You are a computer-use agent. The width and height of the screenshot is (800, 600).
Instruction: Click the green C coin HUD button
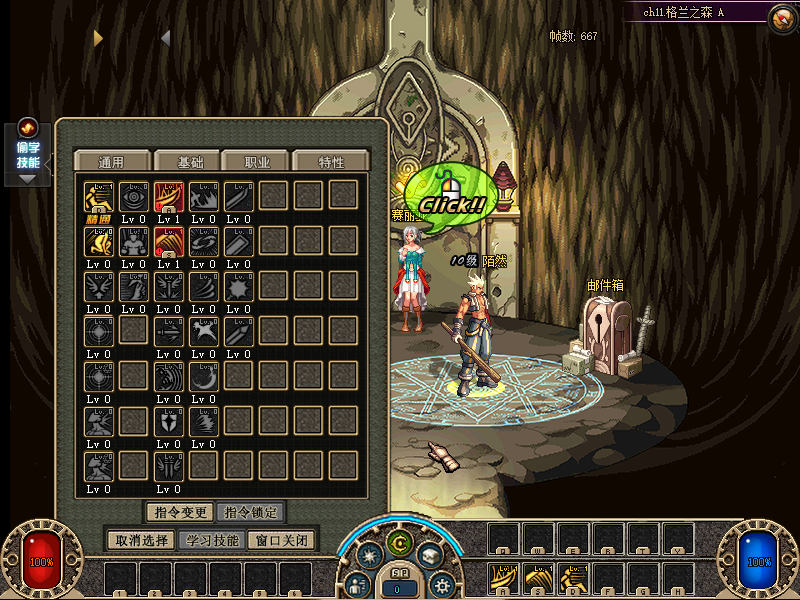pos(400,544)
